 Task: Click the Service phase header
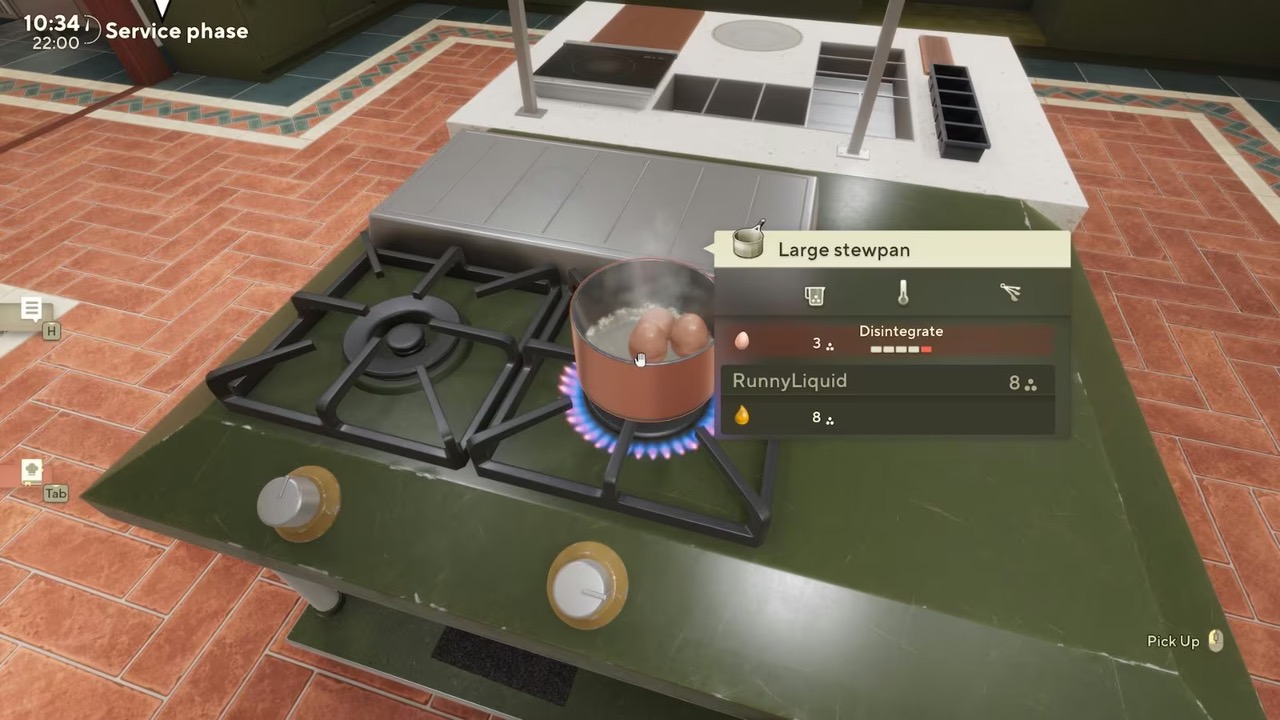pos(176,31)
